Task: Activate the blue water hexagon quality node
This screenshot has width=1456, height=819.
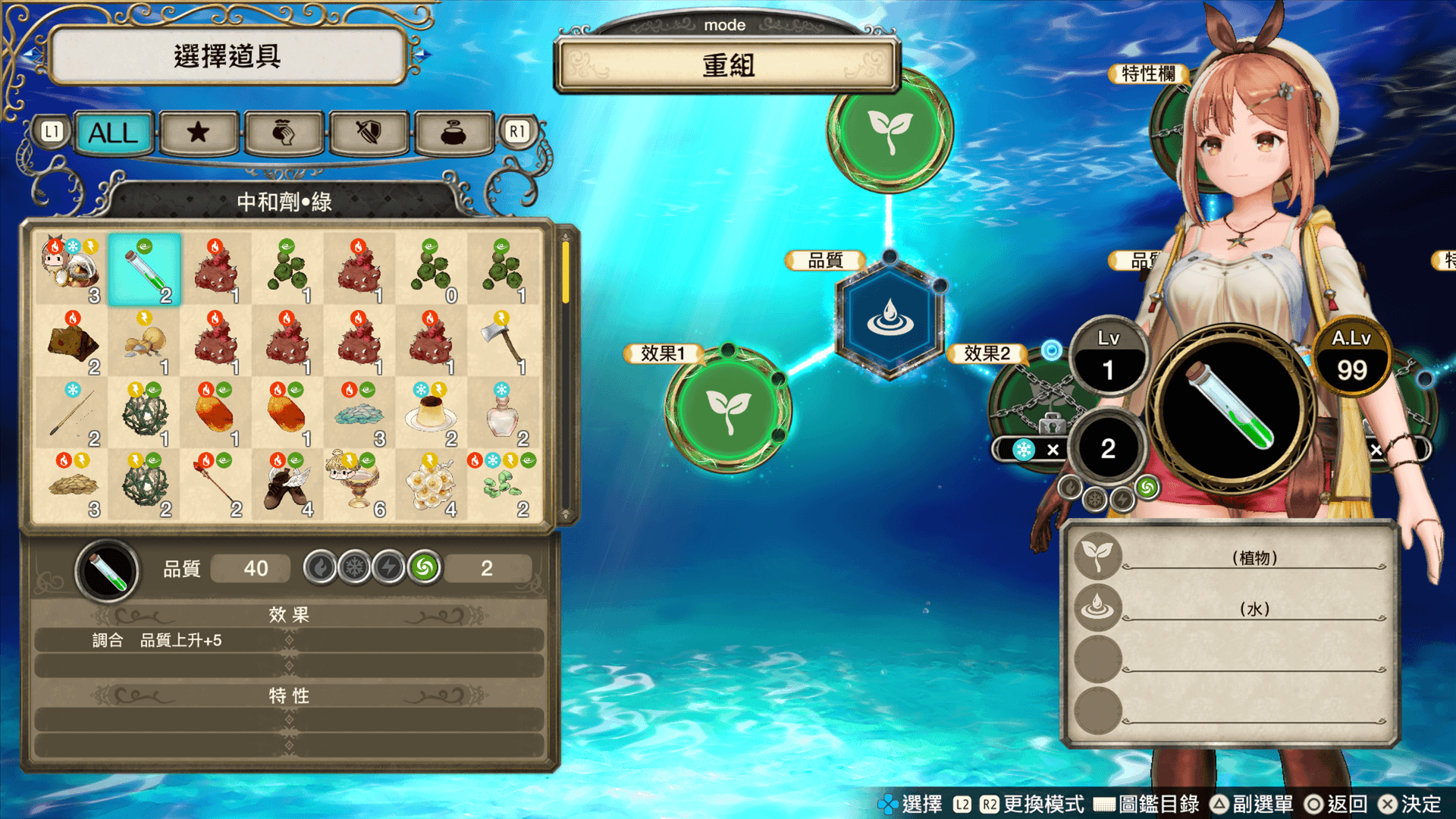Action: 890,318
